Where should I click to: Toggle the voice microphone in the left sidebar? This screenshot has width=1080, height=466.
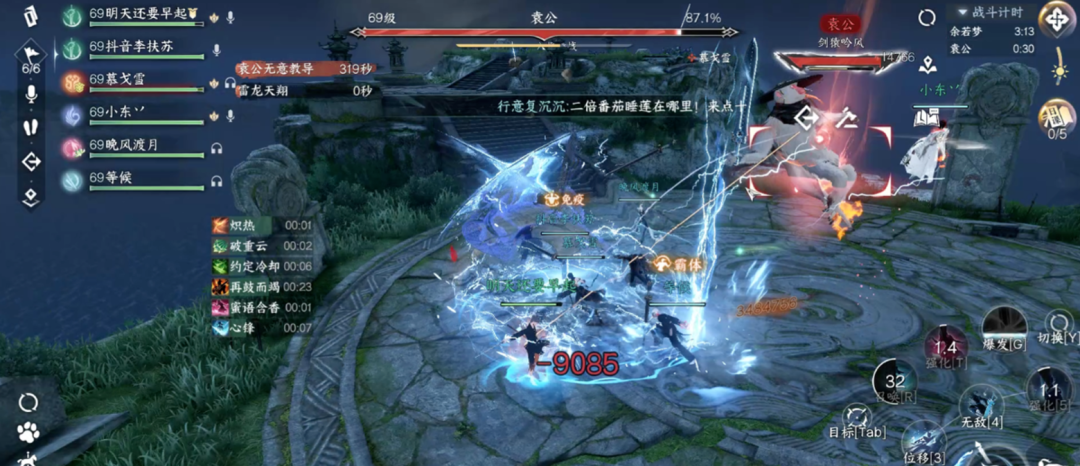(31, 95)
